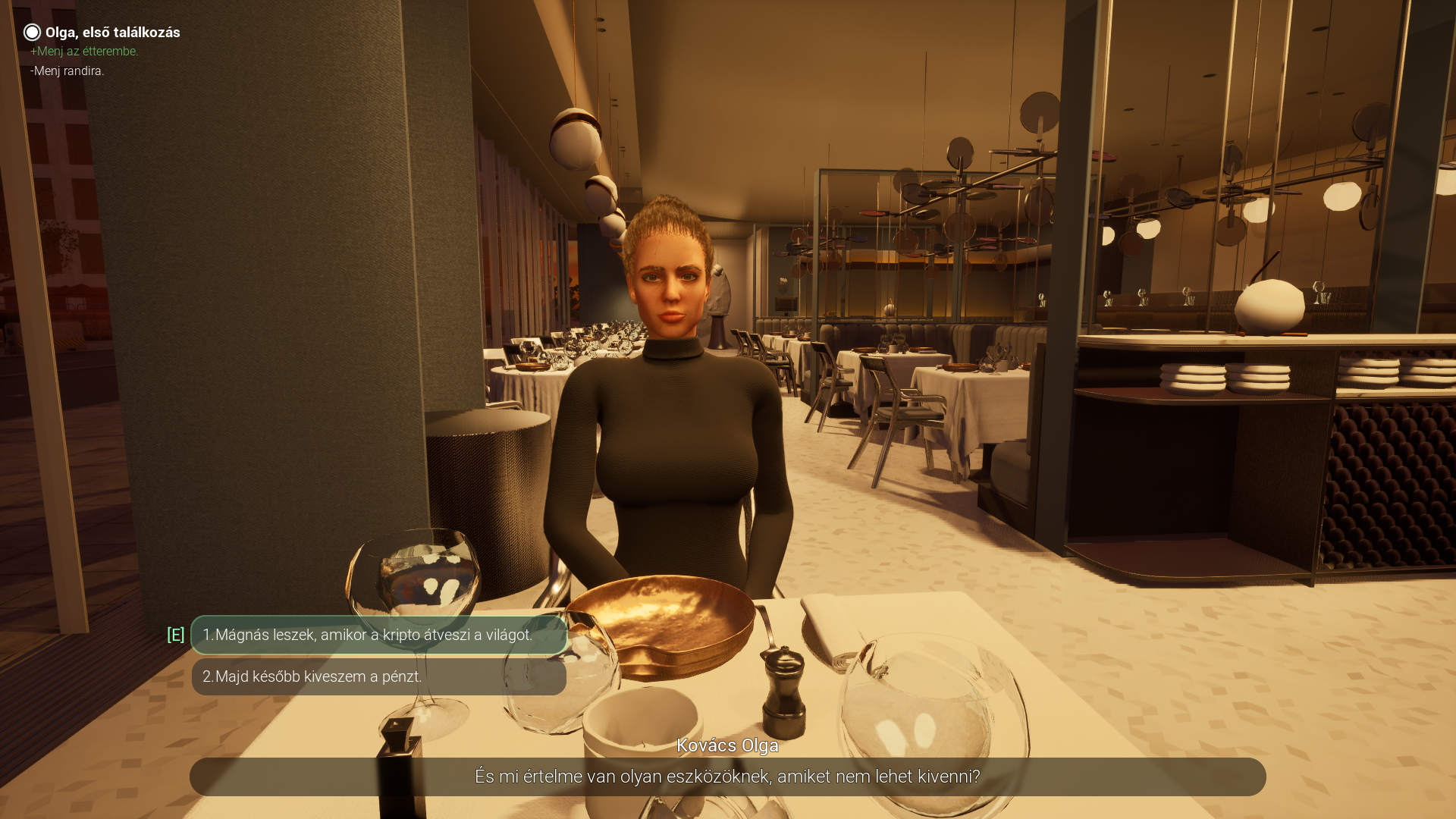Open the "Olga, első találkozás" quest tracker
This screenshot has width=1456, height=819.
point(112,33)
